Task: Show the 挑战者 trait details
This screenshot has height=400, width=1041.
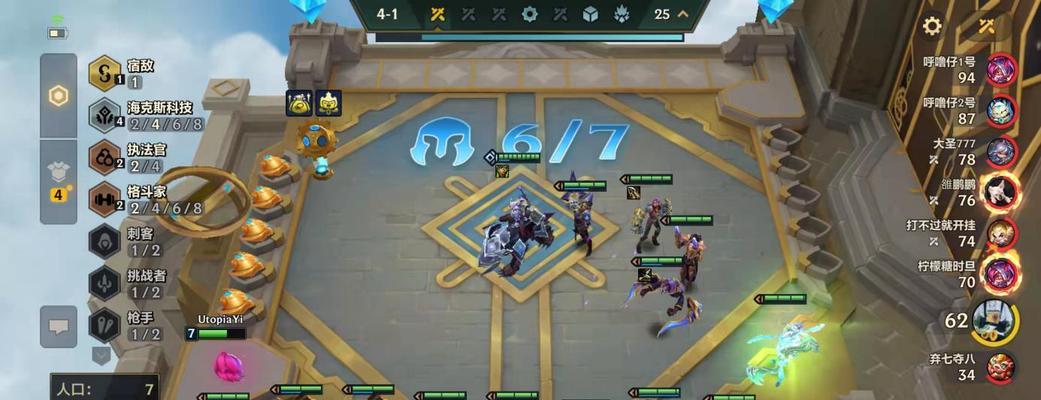Action: point(104,284)
